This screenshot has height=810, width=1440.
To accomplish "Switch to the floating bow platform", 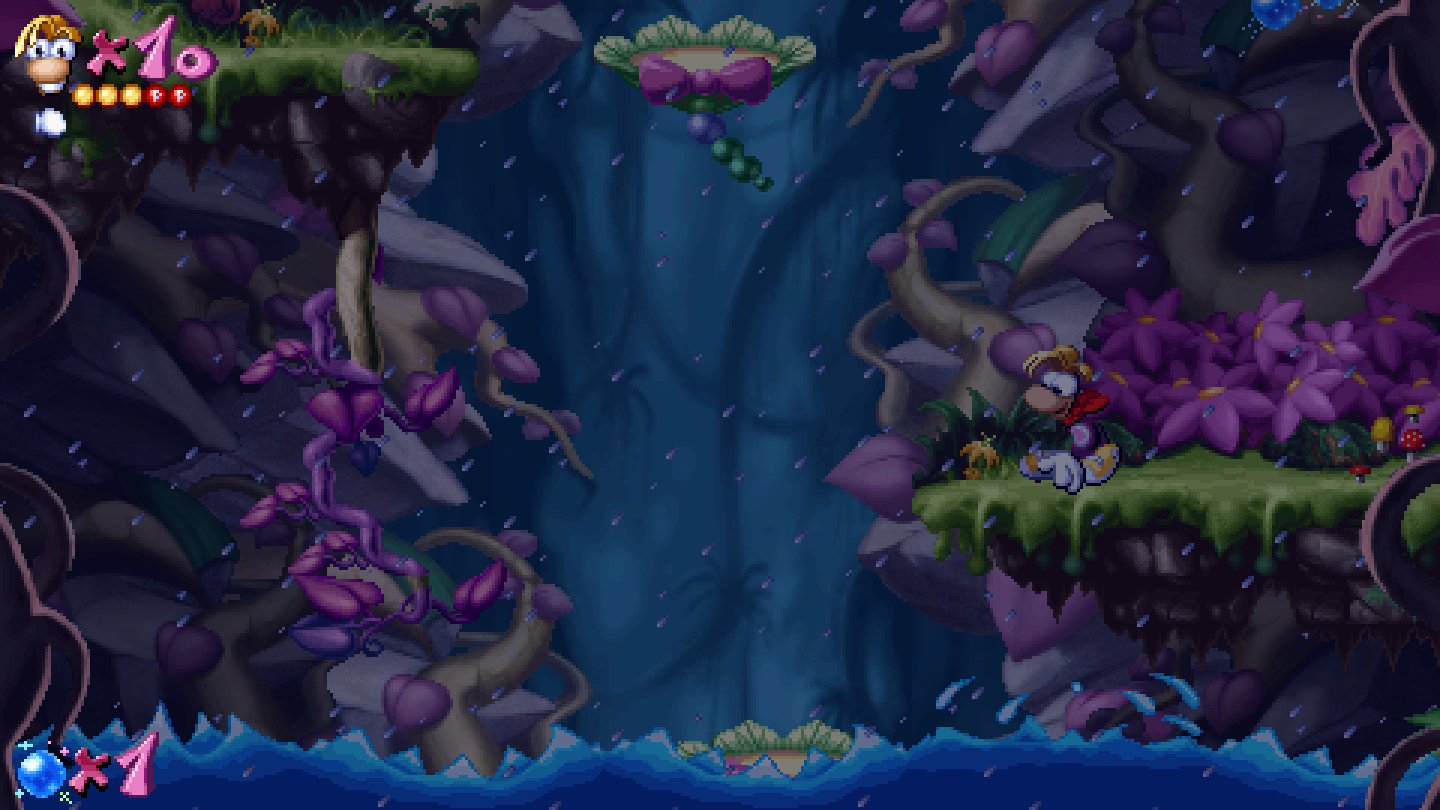I will (700, 50).
